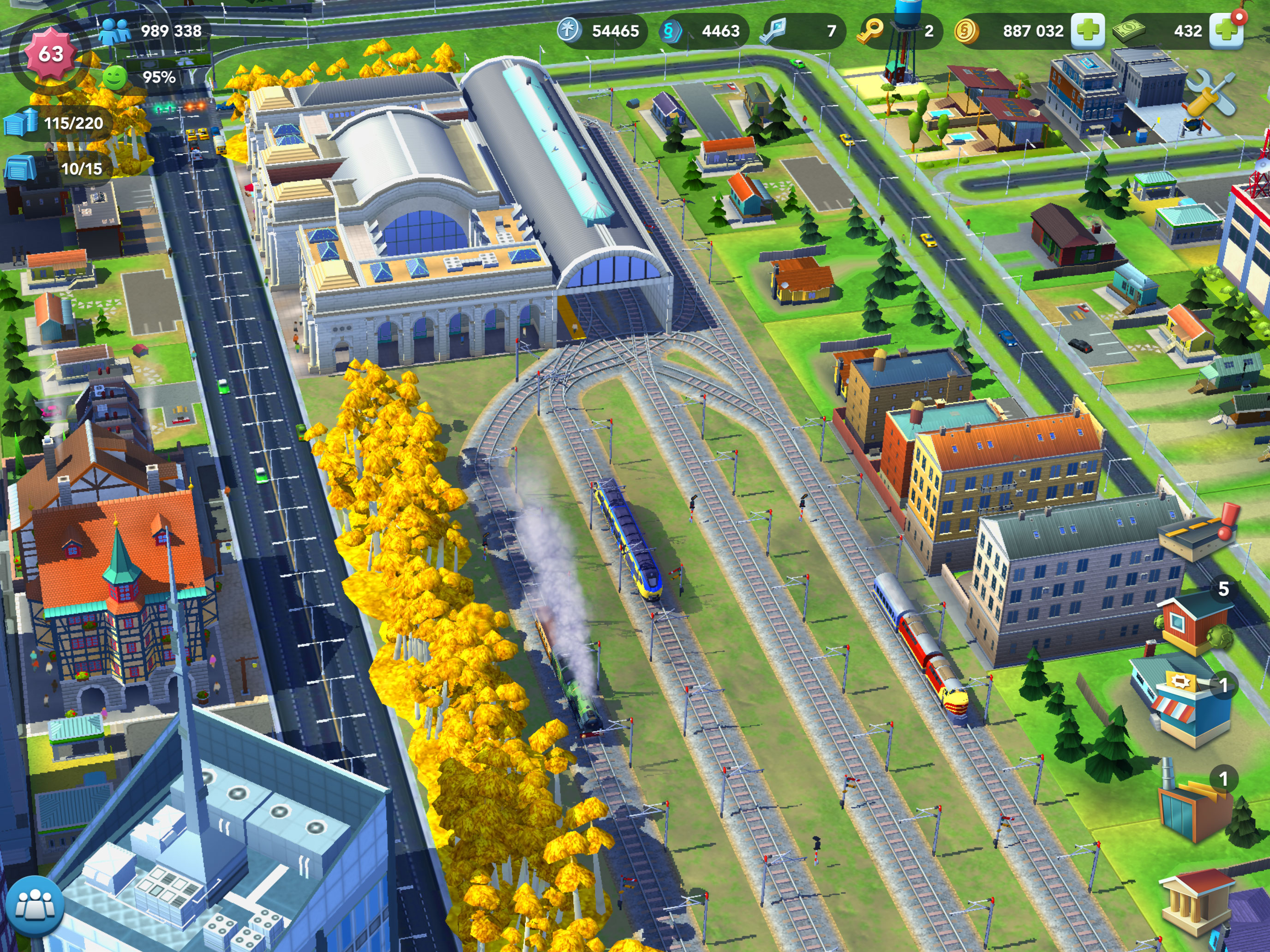Open the level 63 badge

click(x=50, y=54)
